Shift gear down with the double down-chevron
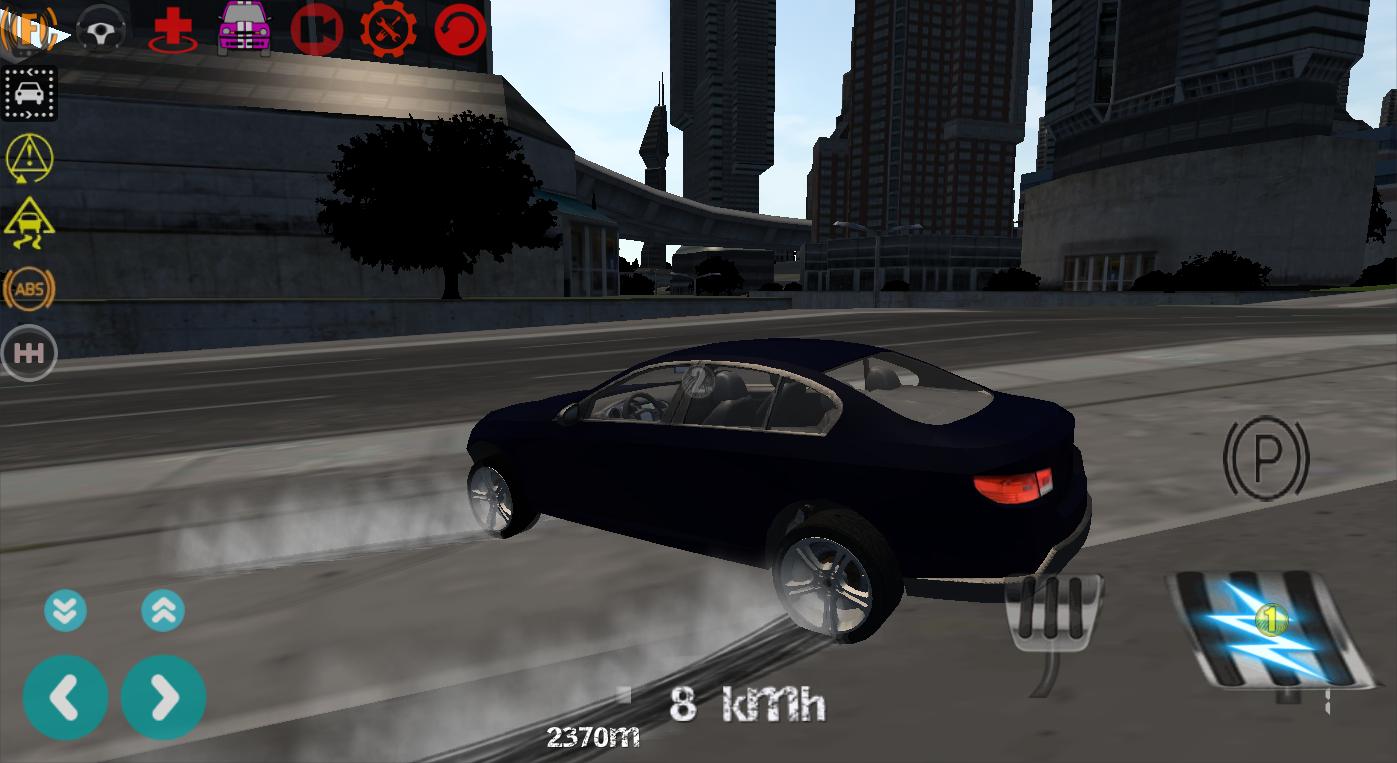This screenshot has width=1397, height=763. tap(65, 610)
